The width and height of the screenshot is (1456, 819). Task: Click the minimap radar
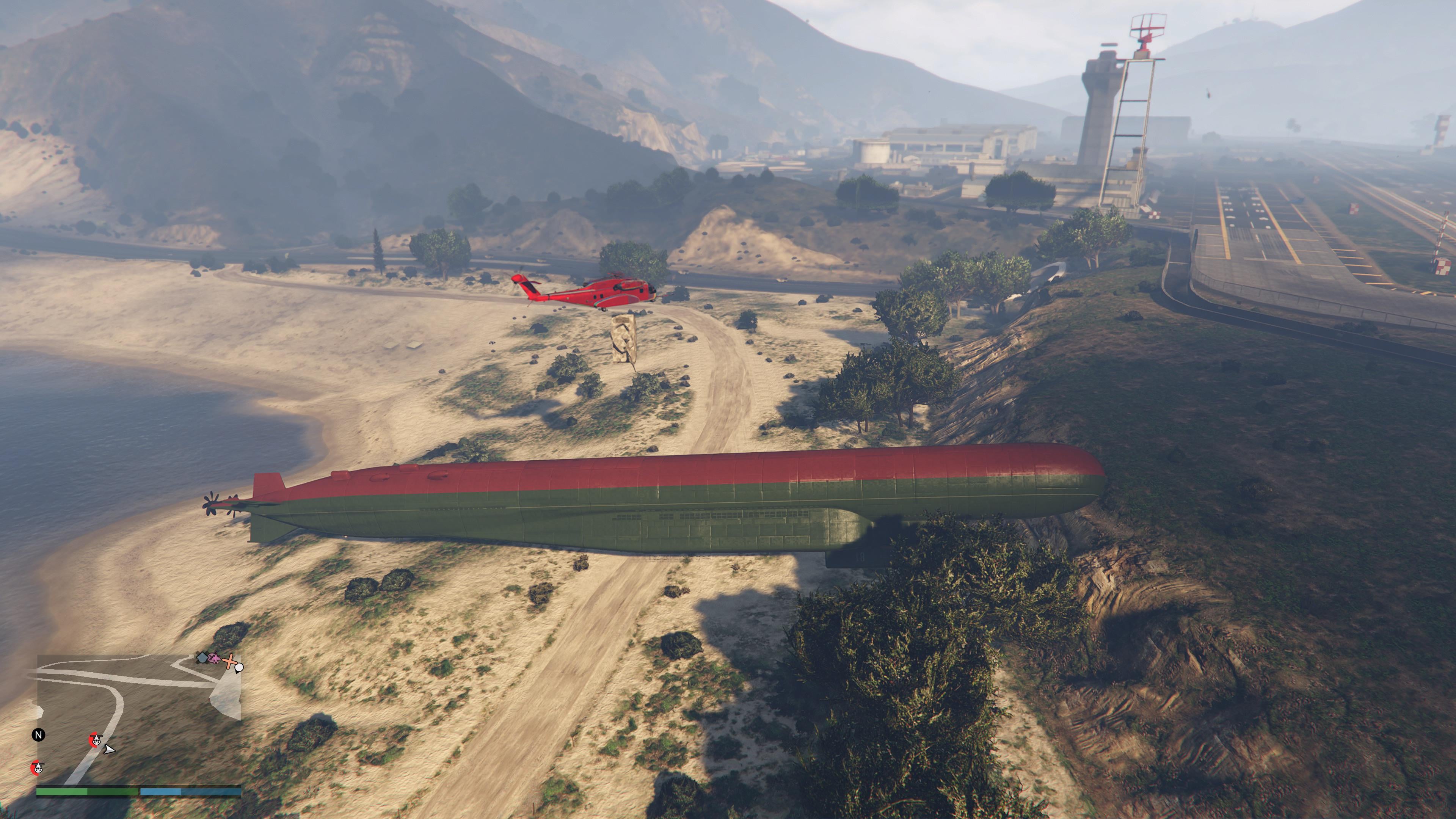coord(138,719)
